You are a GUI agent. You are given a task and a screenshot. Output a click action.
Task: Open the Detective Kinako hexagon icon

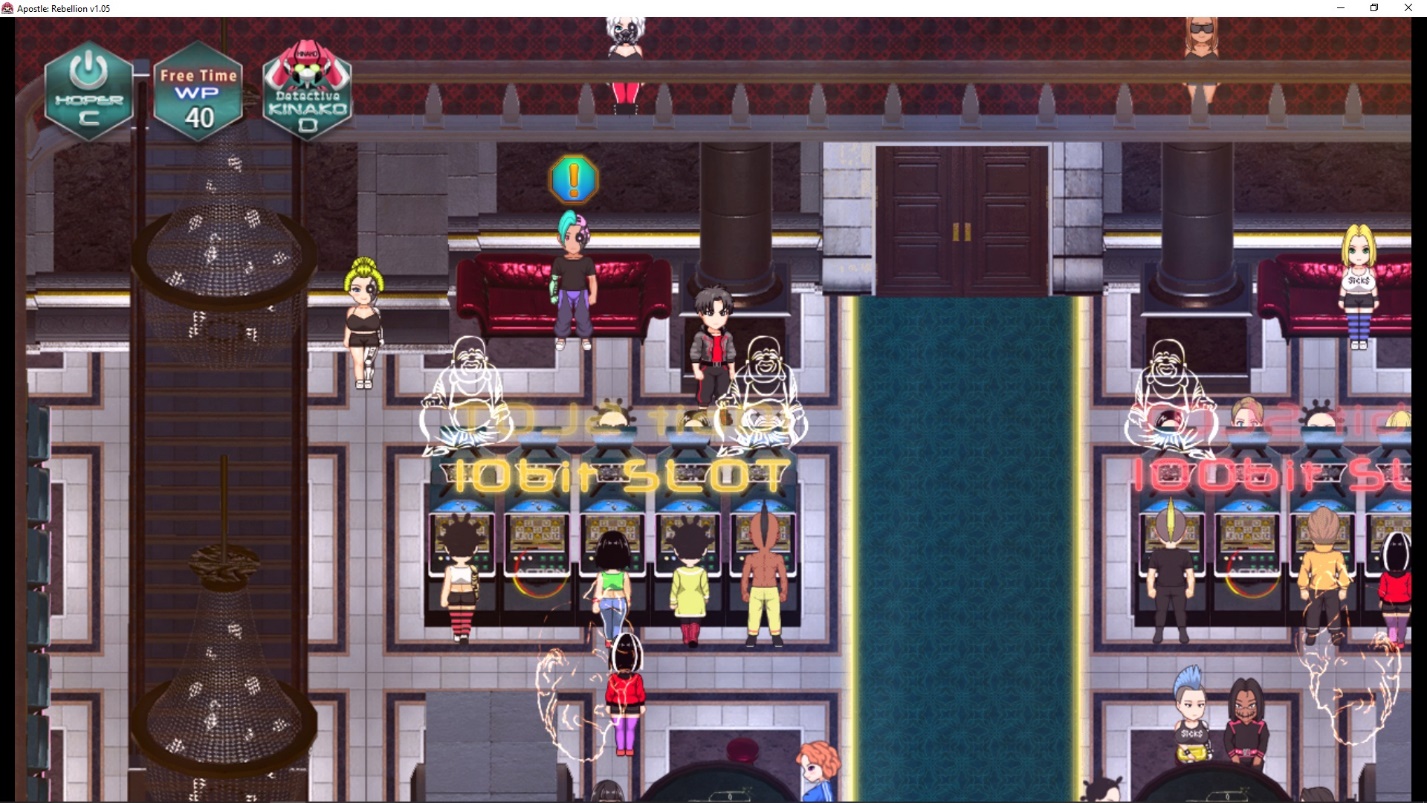click(x=307, y=91)
